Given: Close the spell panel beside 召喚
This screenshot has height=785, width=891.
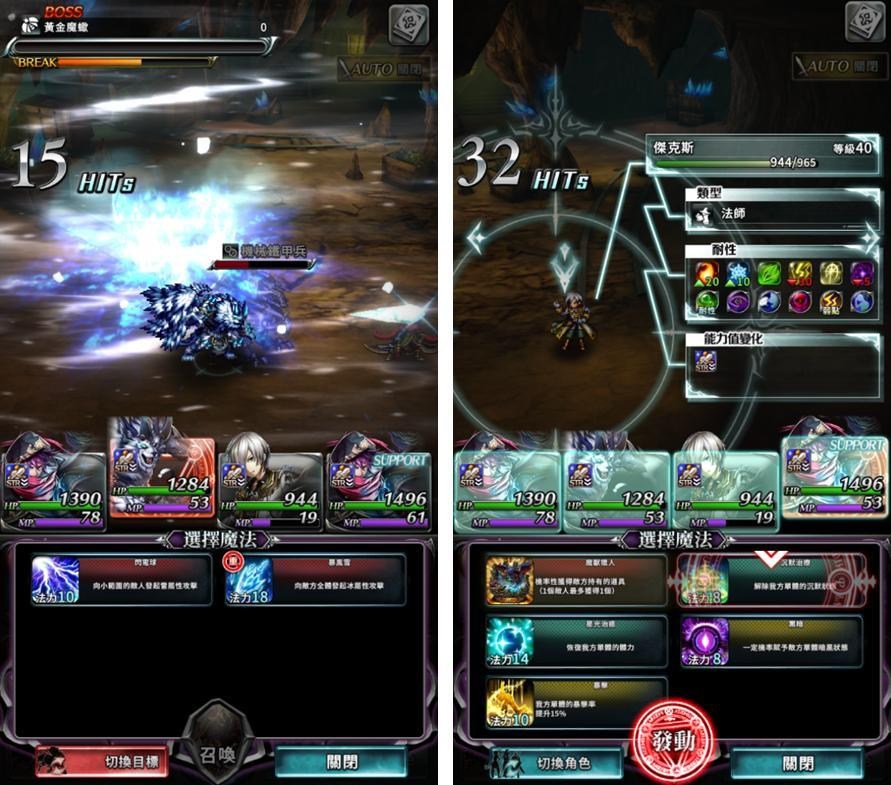Looking at the screenshot, I should click(341, 761).
